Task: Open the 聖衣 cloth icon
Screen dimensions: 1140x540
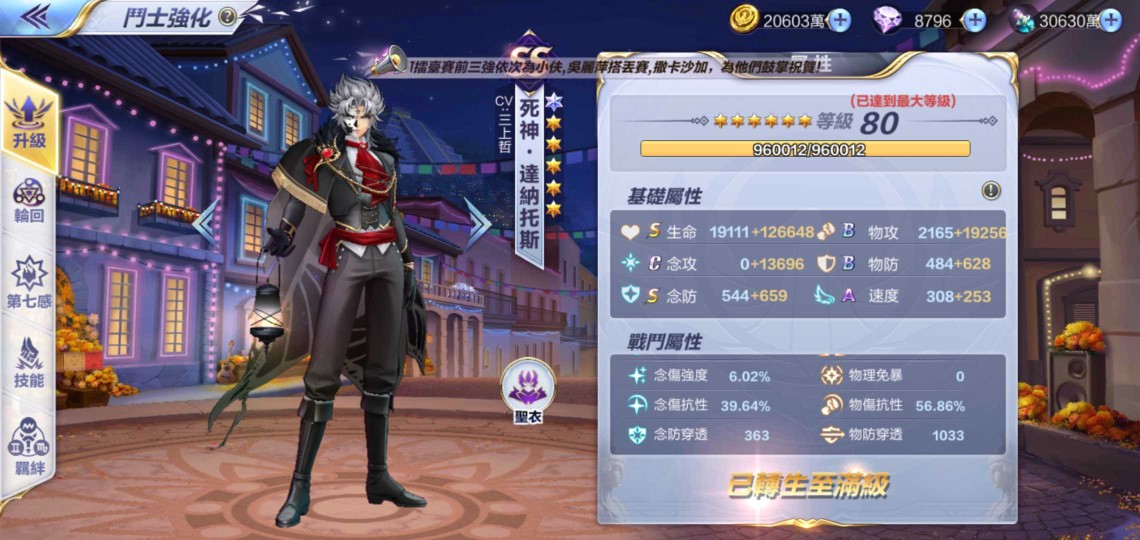Action: pos(527,387)
